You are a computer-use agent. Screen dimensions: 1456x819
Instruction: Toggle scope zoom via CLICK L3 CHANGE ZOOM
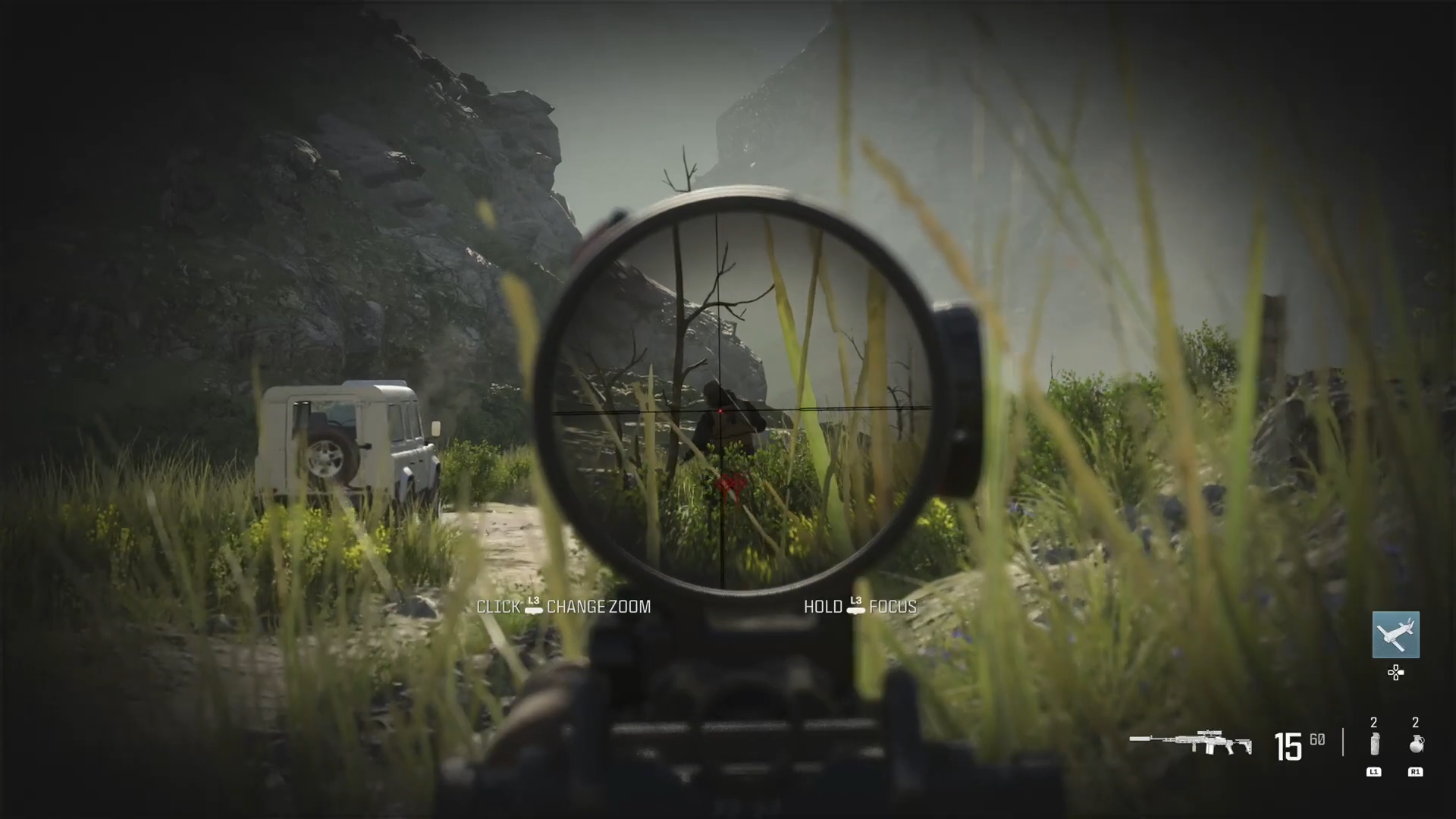(x=563, y=607)
